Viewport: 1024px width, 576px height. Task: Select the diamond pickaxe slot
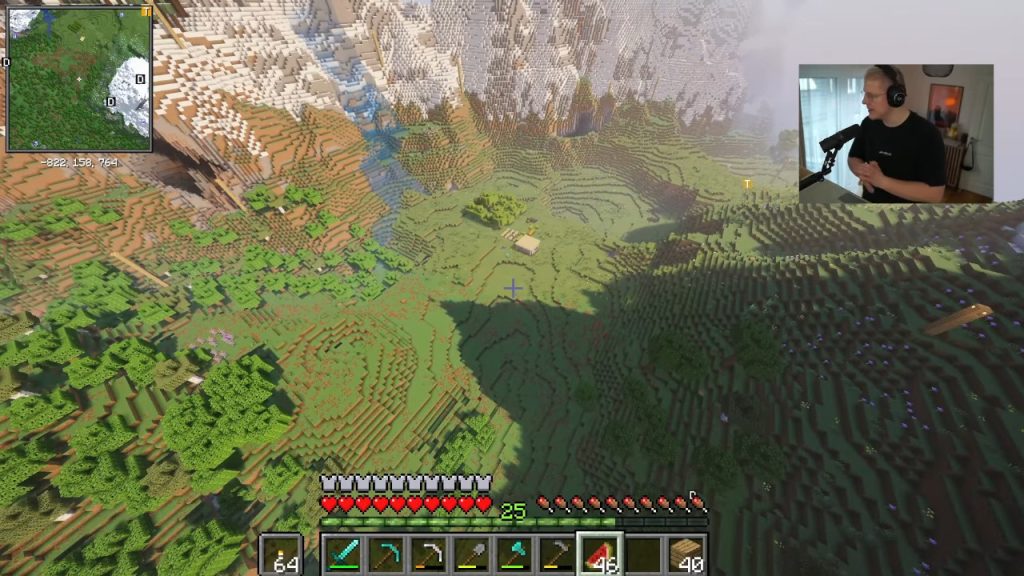pyautogui.click(x=385, y=553)
